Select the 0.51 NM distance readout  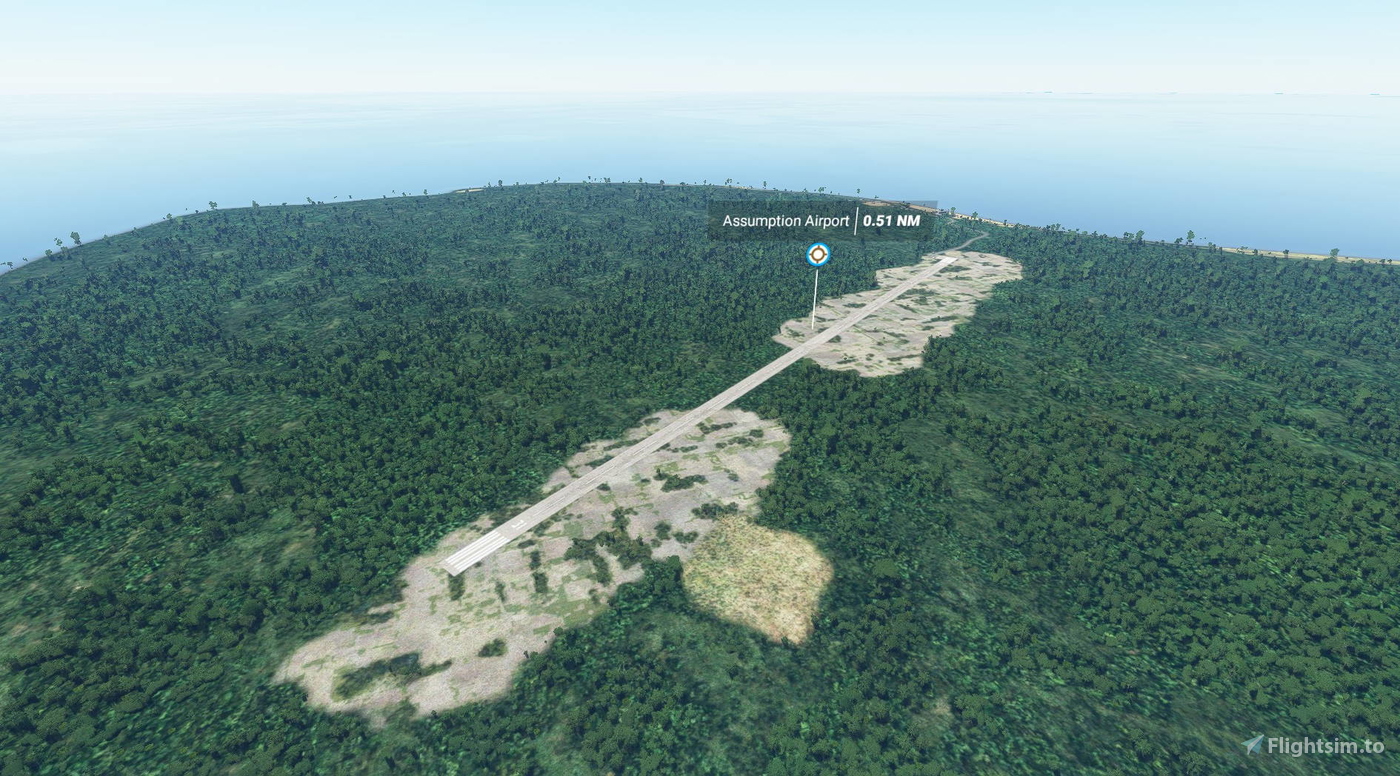click(x=891, y=221)
